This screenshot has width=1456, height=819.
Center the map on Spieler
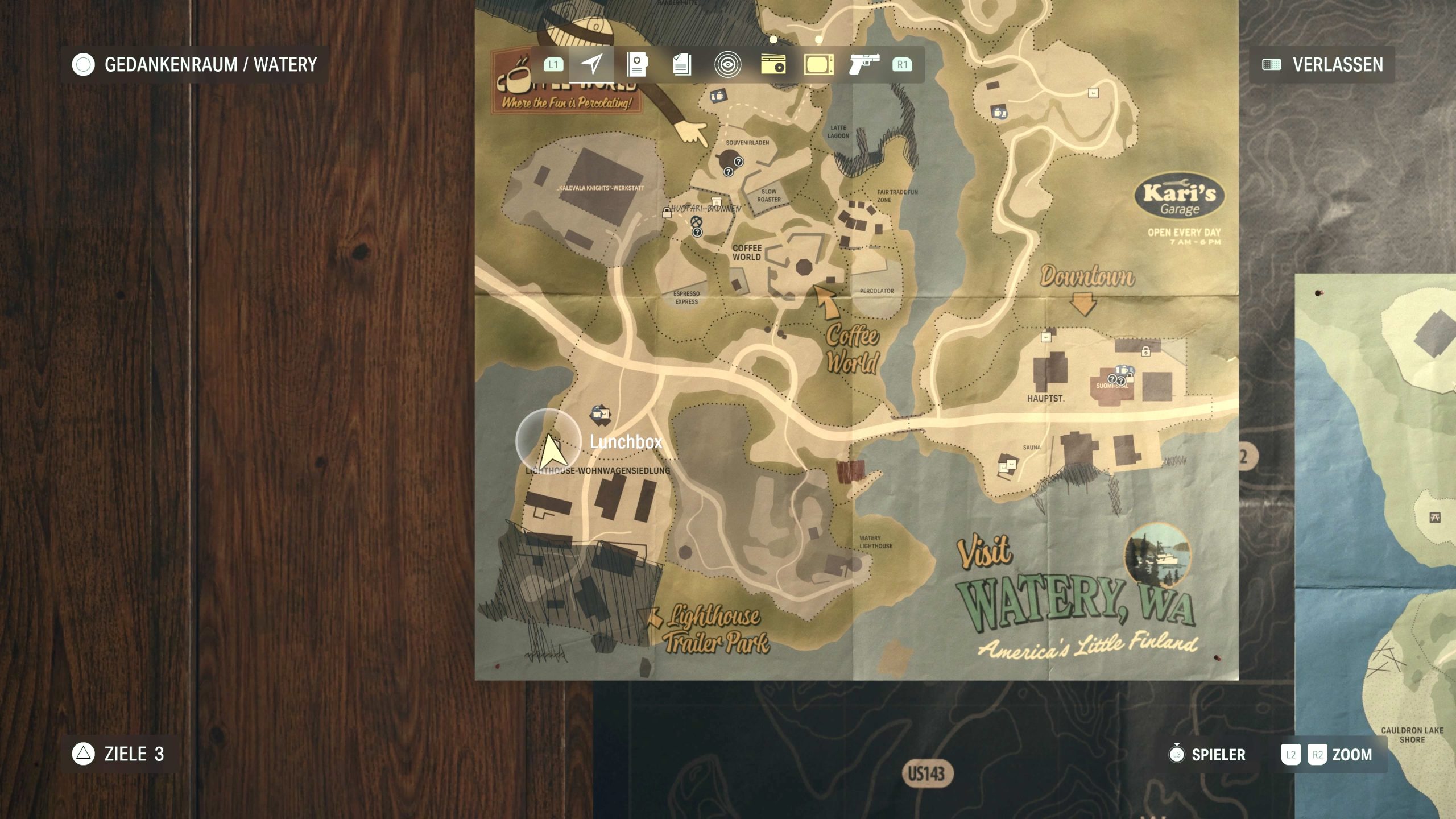[x=1207, y=755]
